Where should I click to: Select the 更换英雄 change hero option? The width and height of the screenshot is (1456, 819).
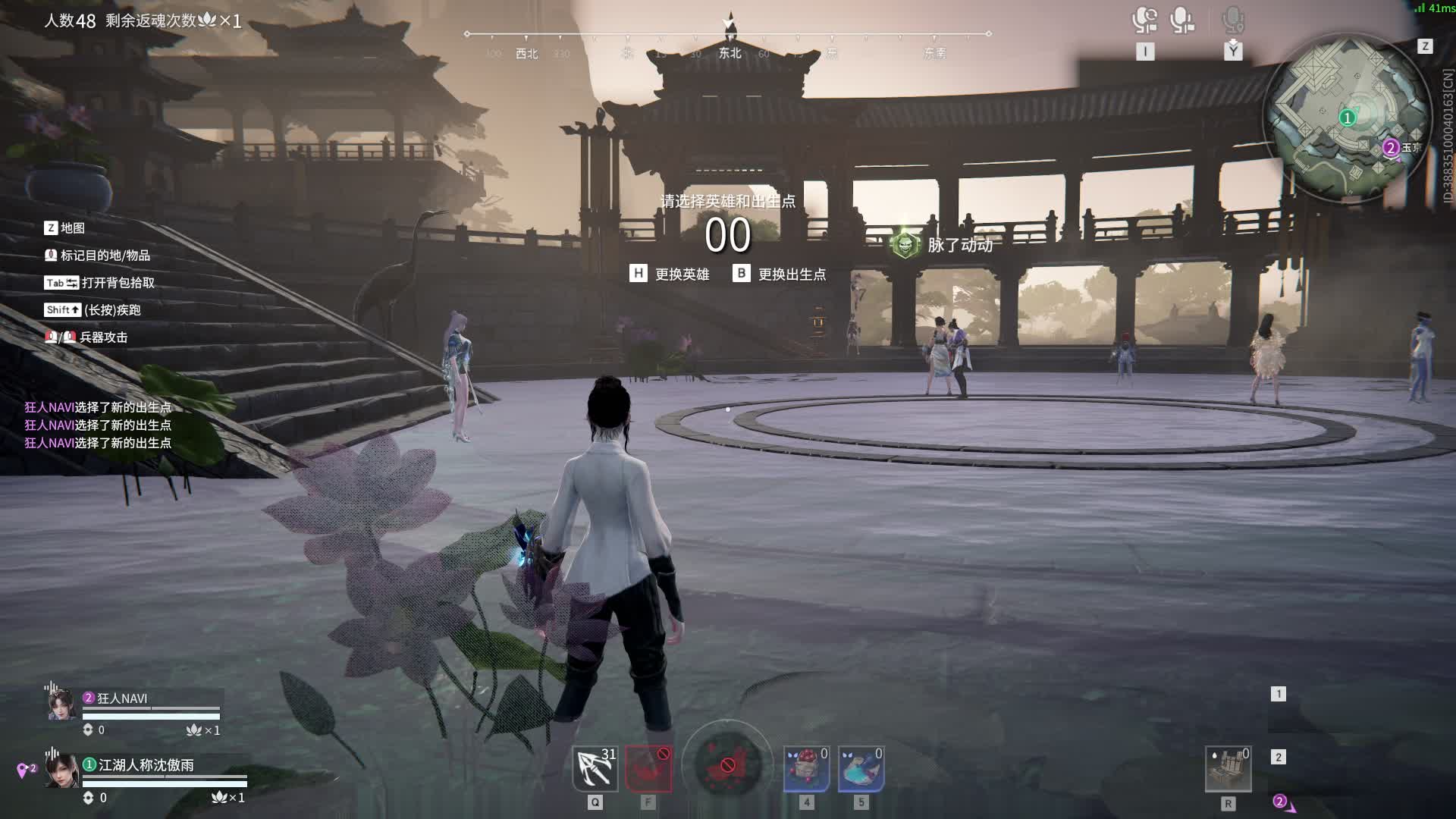point(670,274)
